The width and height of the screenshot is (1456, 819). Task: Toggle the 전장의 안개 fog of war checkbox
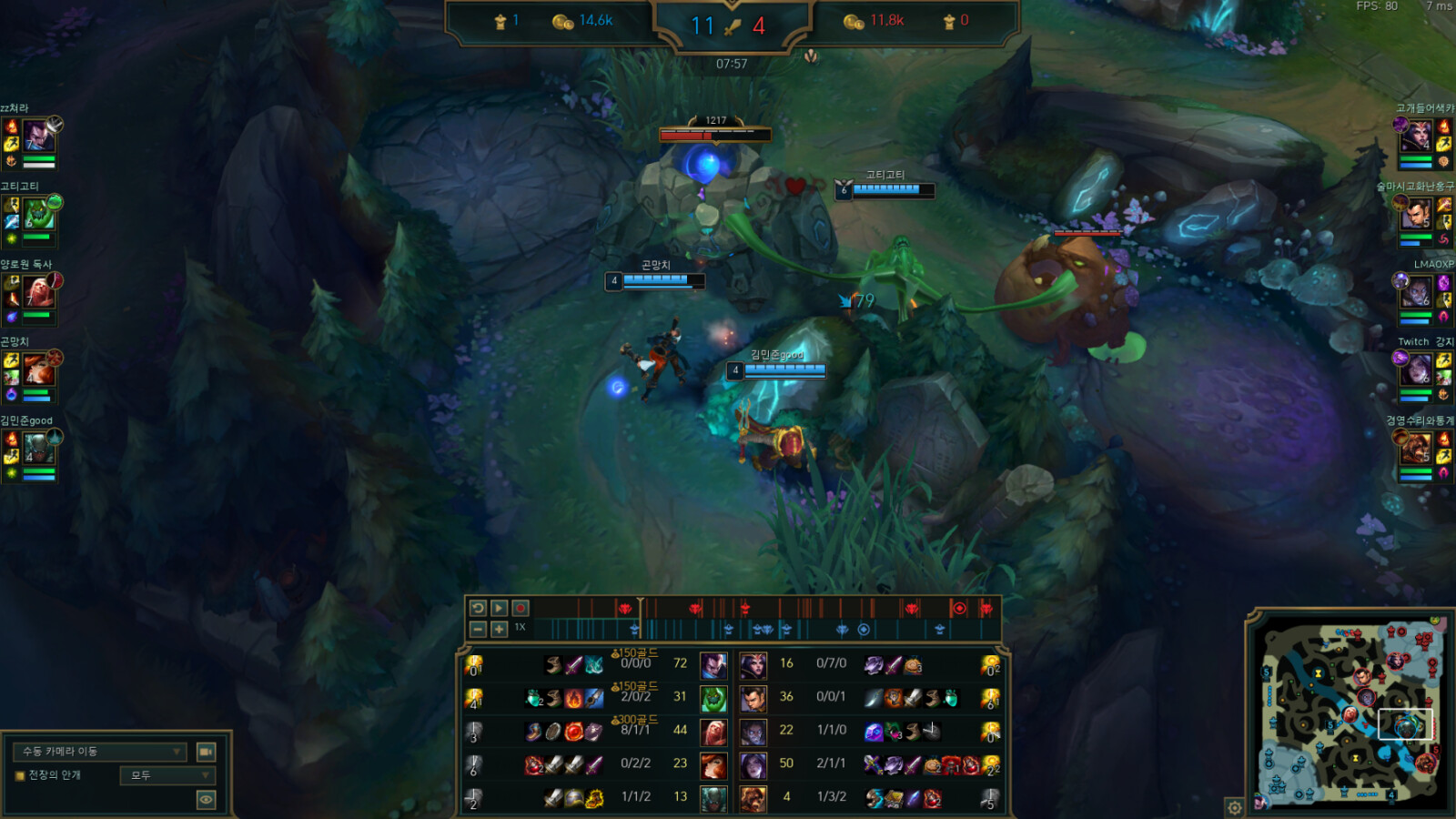coord(19,775)
